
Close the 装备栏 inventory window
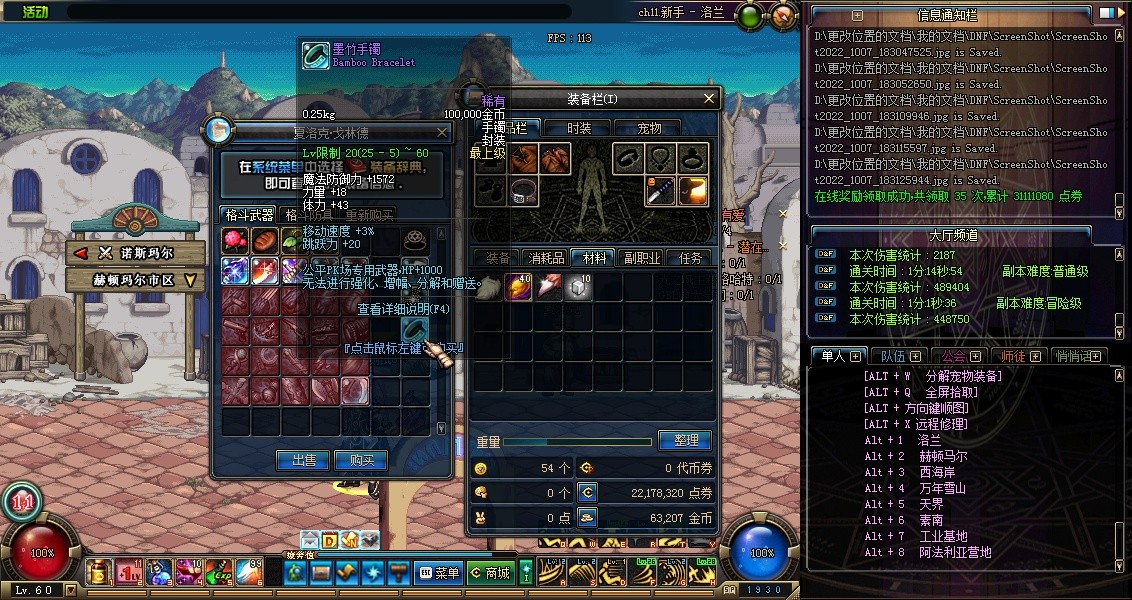tap(709, 98)
